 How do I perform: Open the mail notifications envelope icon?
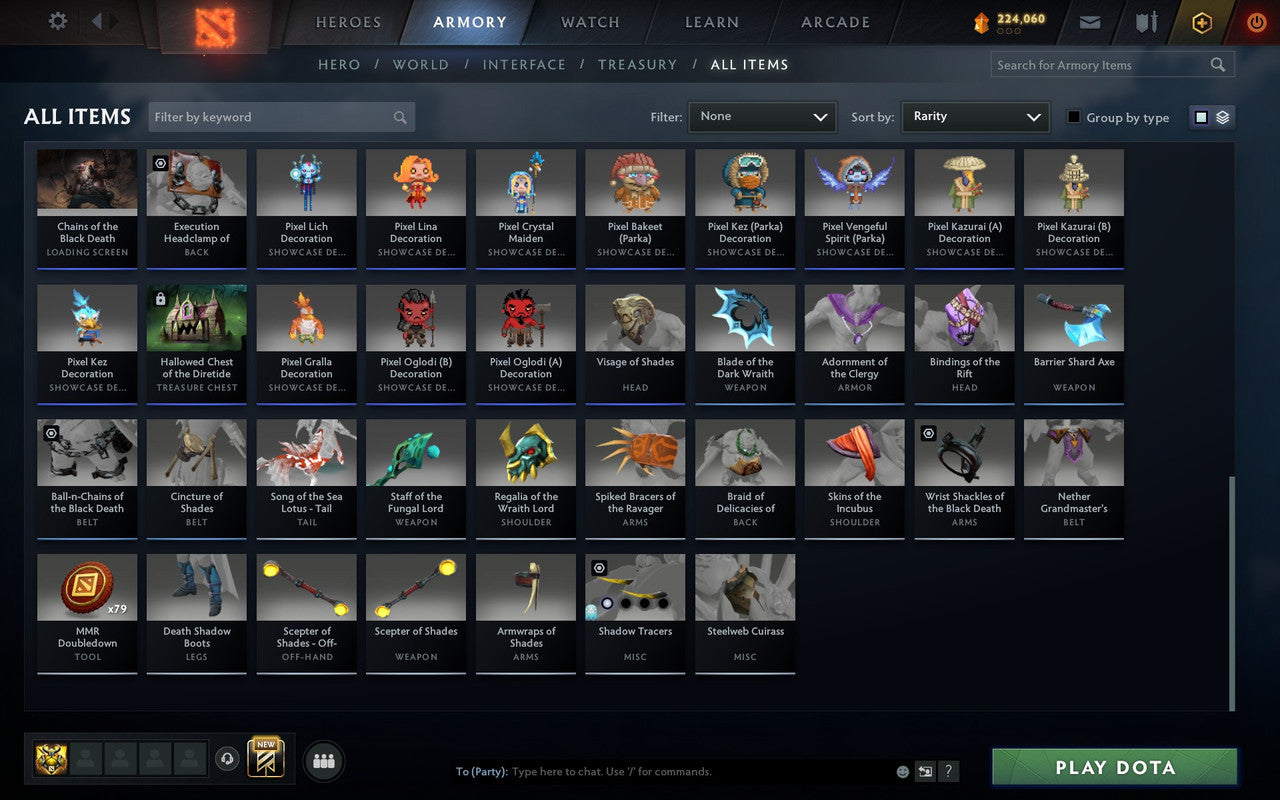1089,22
